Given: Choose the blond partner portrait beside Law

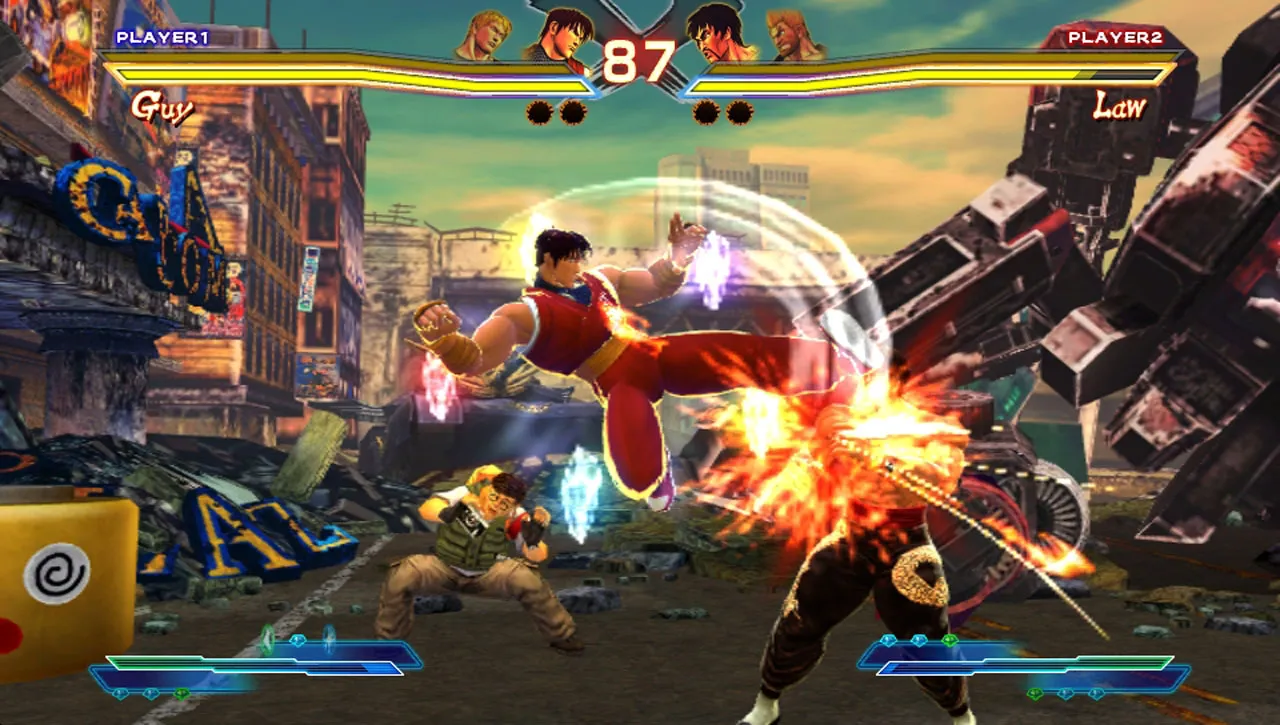Looking at the screenshot, I should pos(795,36).
